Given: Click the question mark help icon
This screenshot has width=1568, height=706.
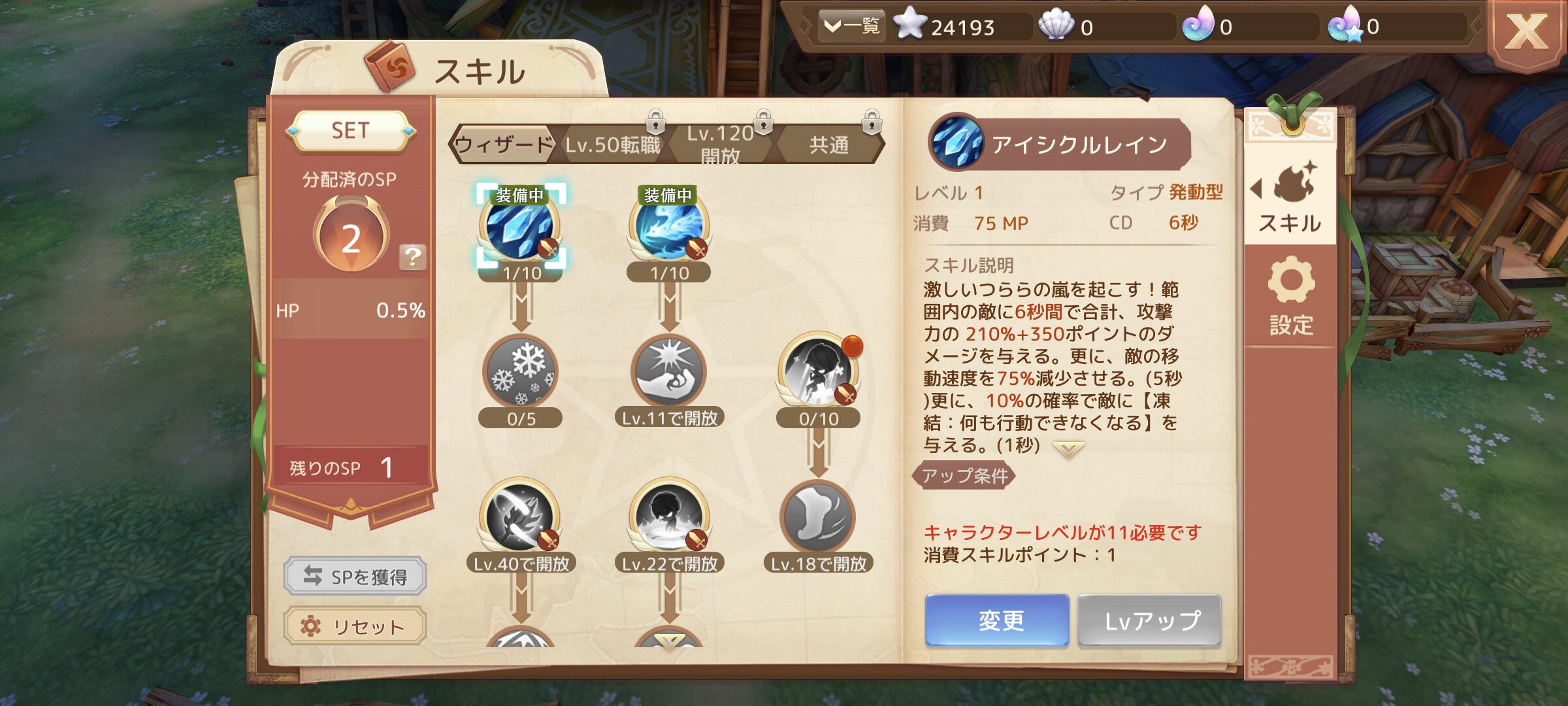Looking at the screenshot, I should (x=412, y=257).
